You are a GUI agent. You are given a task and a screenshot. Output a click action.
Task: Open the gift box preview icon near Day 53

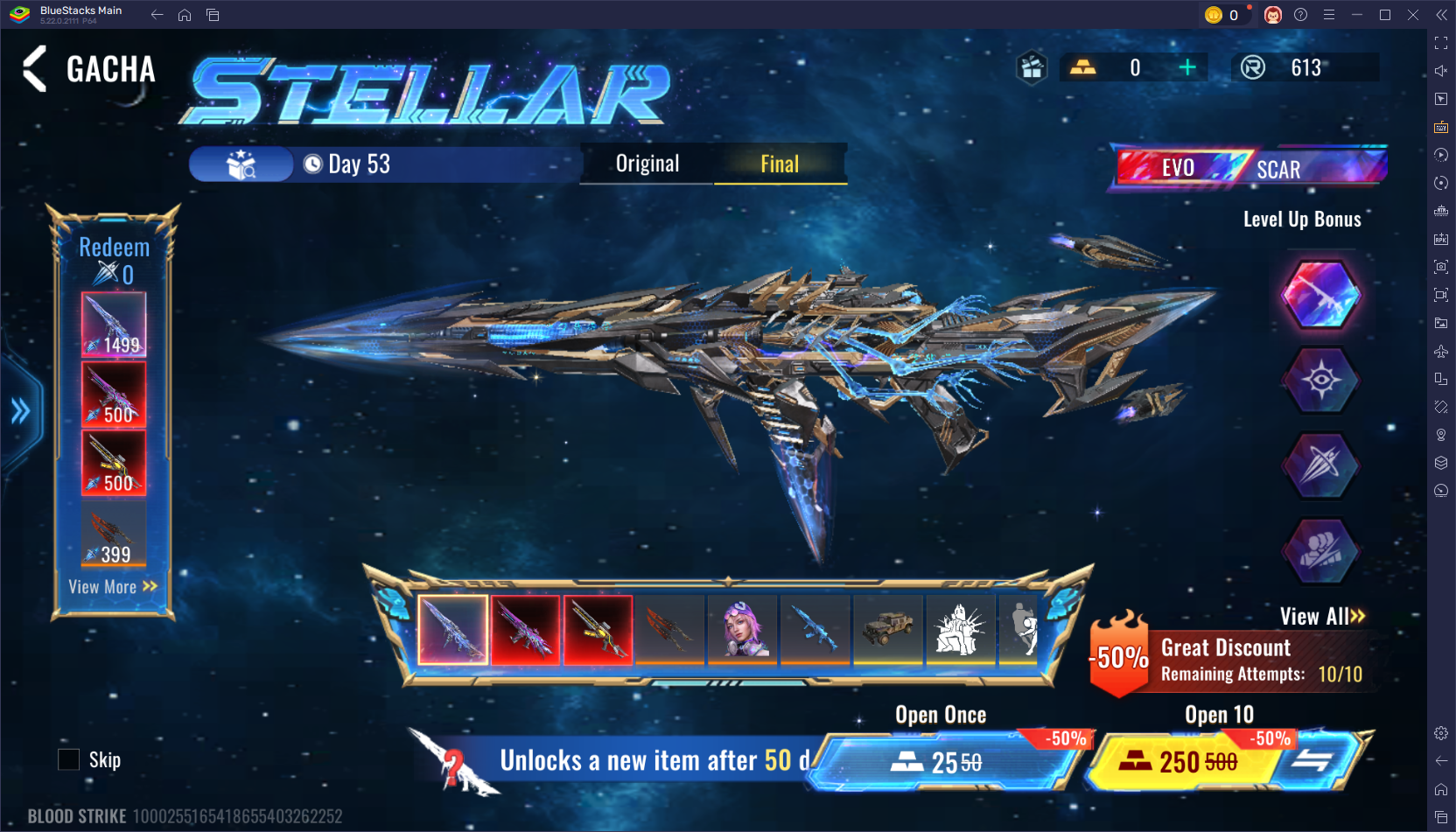(242, 163)
